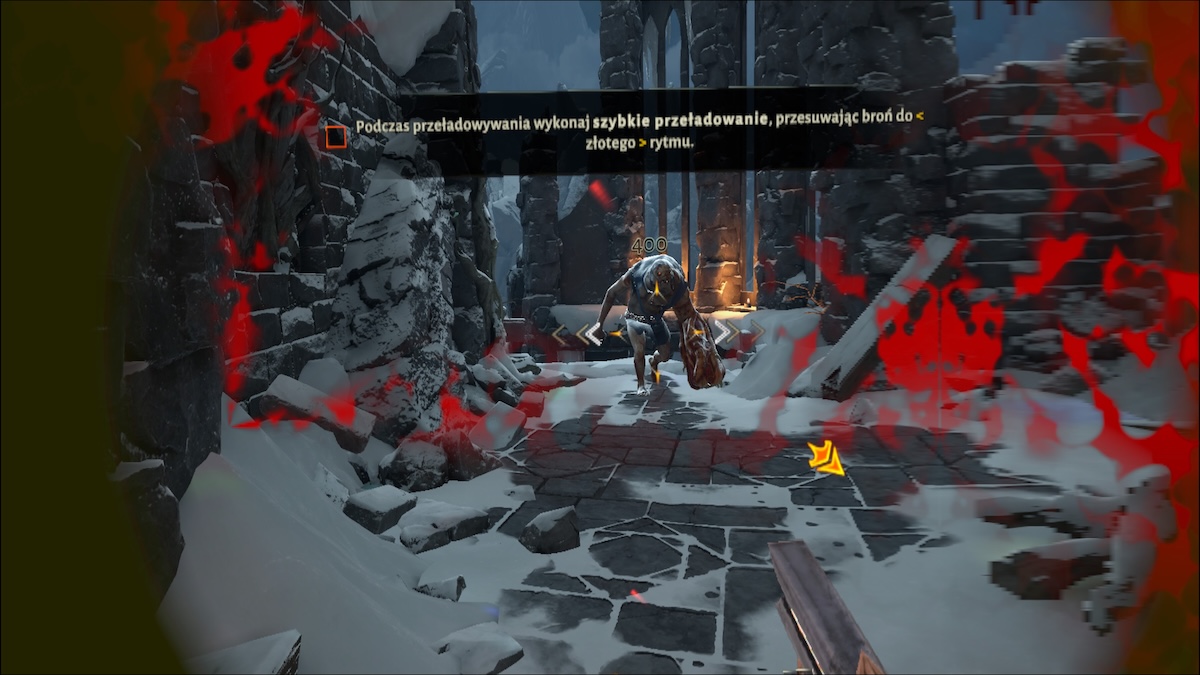
Task: Click the quick reload tutorial objective checkbox
Action: 336,137
